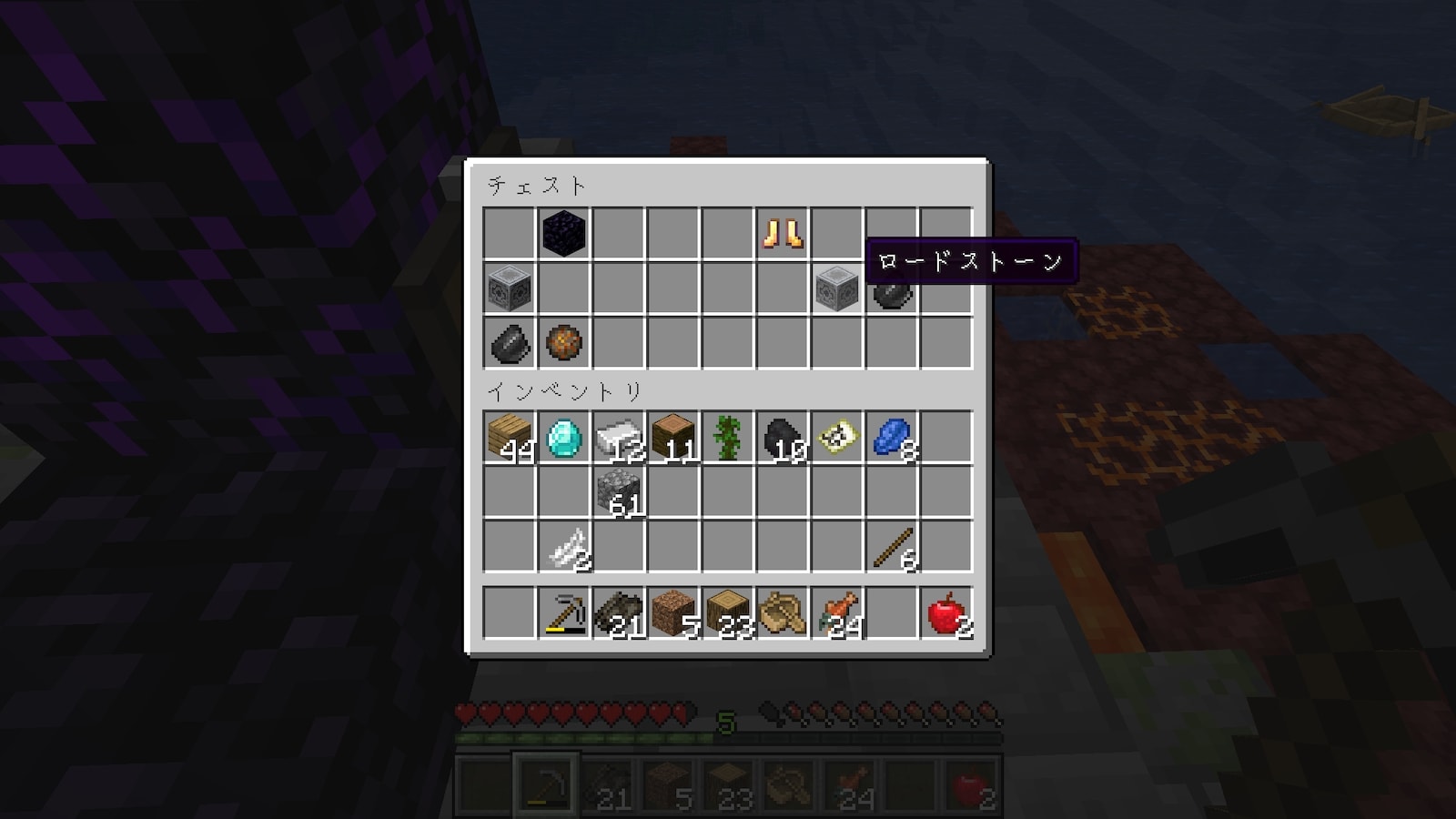1456x819 pixels.
Task: Take the obsidian block from the chest
Action: (563, 234)
